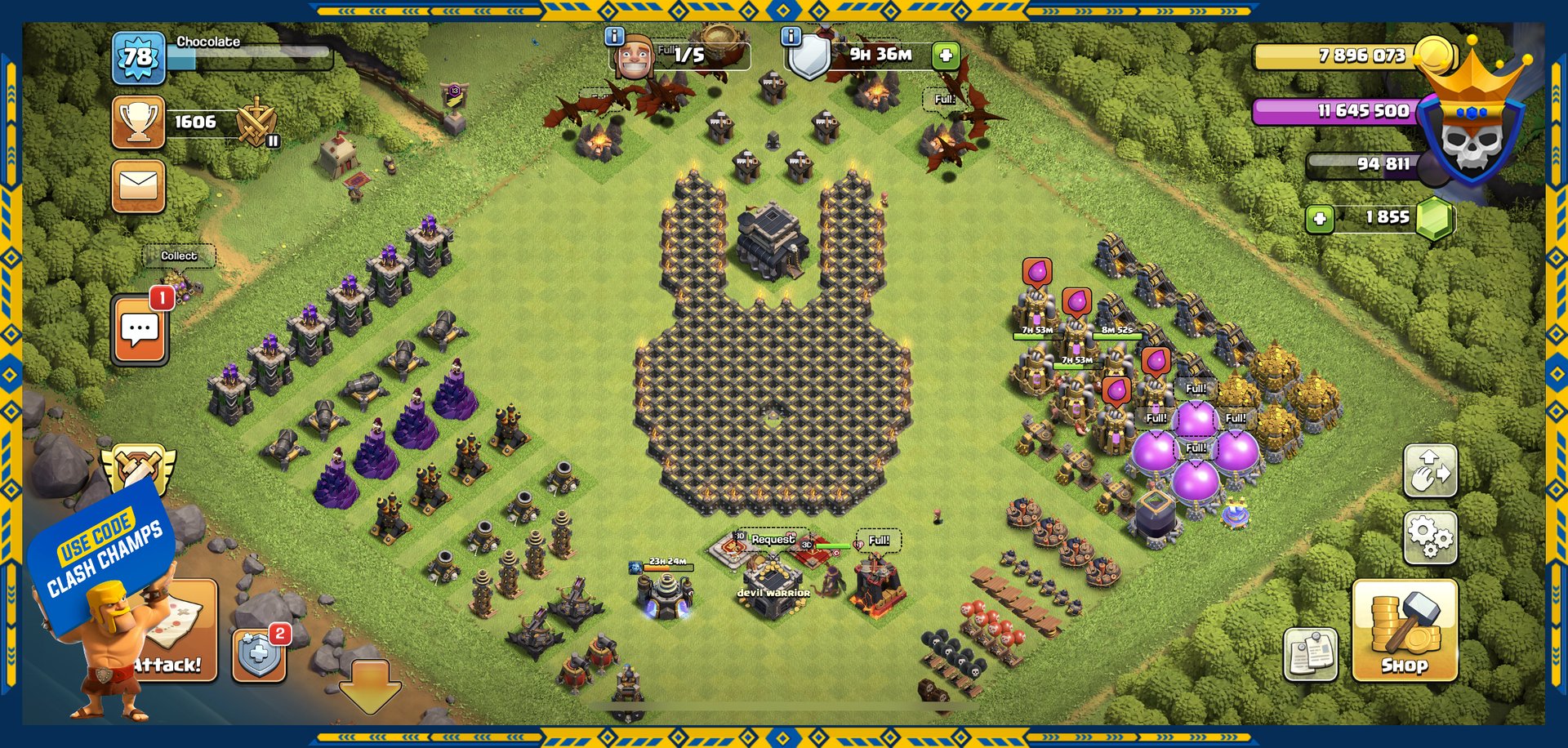
Task: Extend shield with green plus button
Action: (x=946, y=56)
